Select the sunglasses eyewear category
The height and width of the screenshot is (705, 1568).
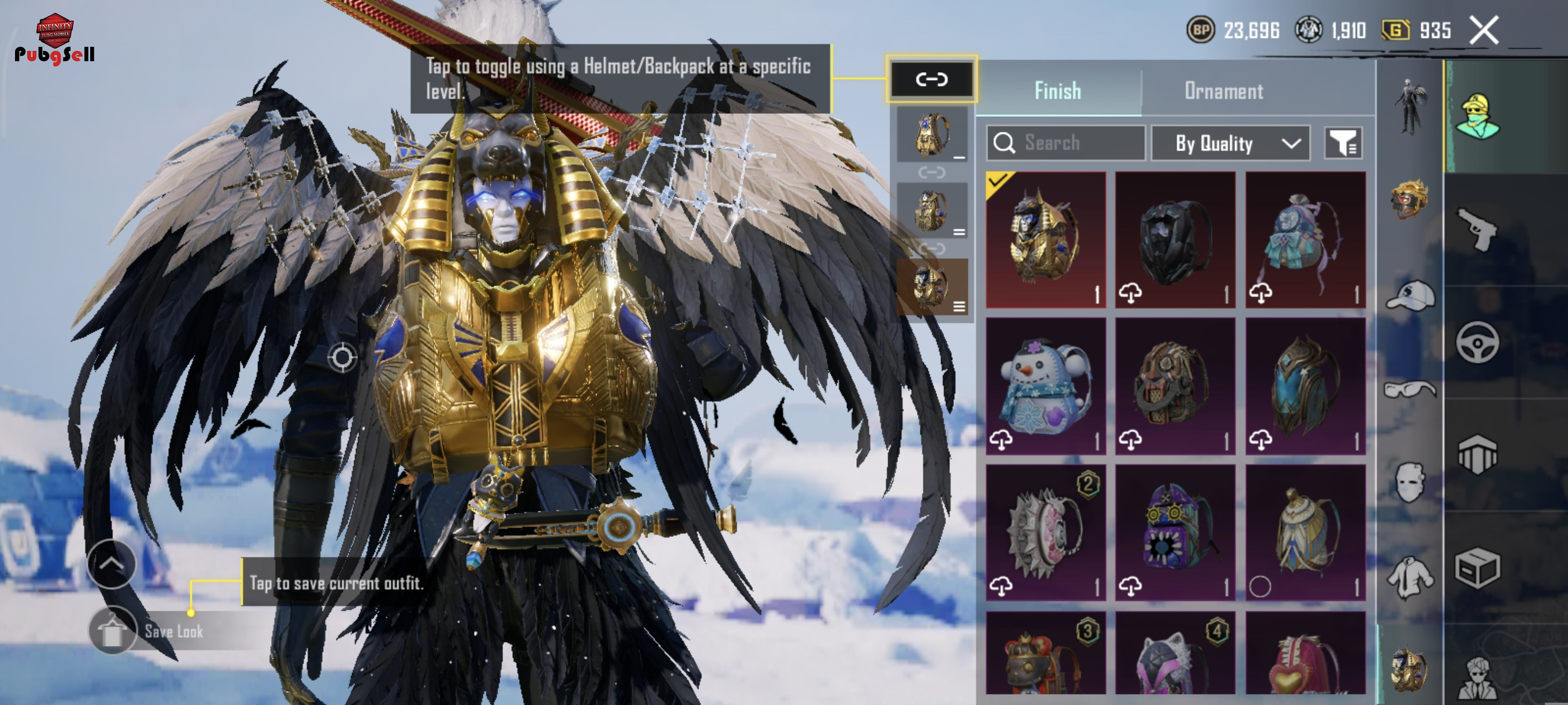point(1410,389)
